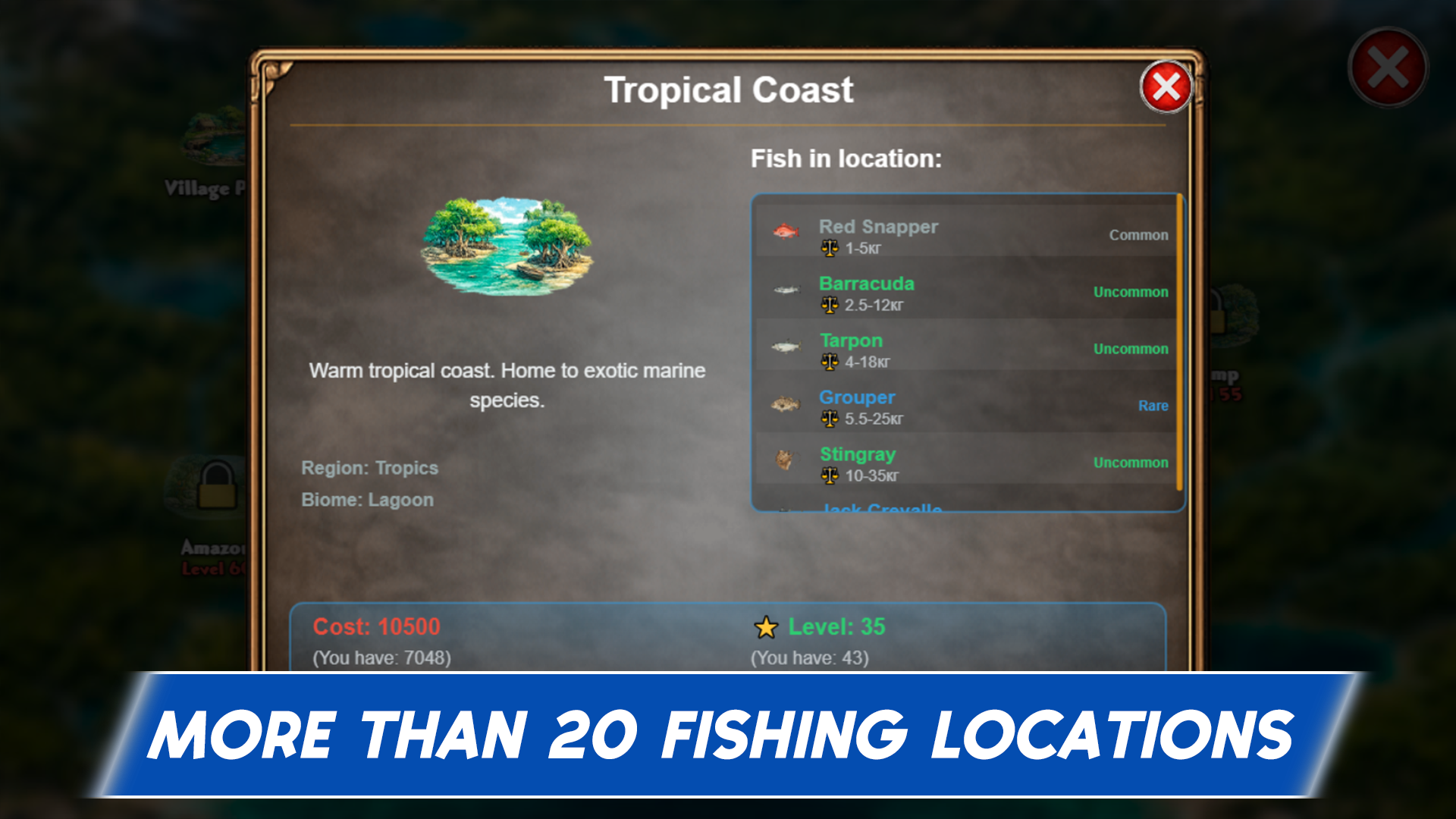The image size is (1456, 819).
Task: Close the Tropical Coast dialog
Action: [1166, 86]
